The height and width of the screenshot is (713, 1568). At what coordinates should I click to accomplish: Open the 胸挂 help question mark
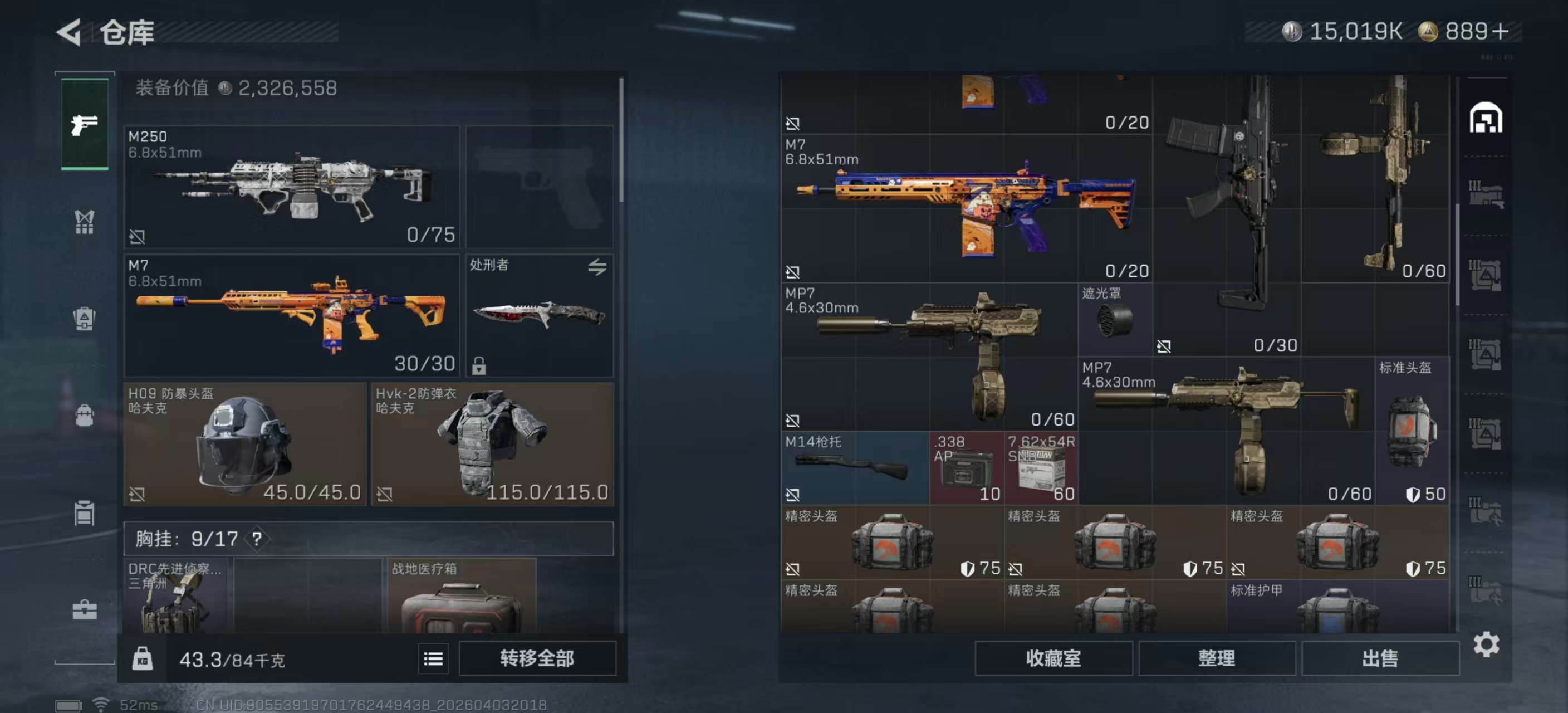point(257,539)
